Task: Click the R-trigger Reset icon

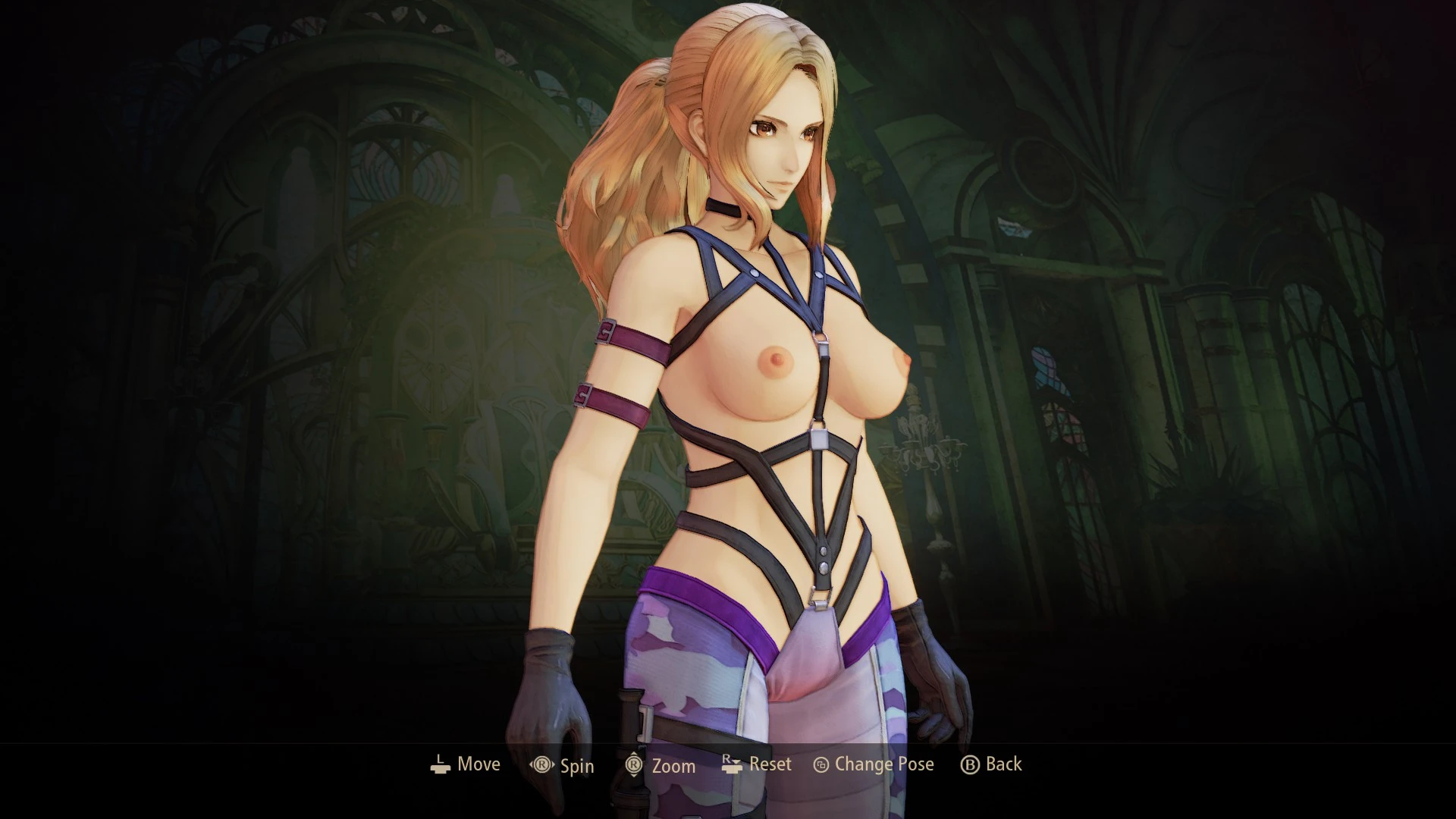Action: tap(732, 765)
